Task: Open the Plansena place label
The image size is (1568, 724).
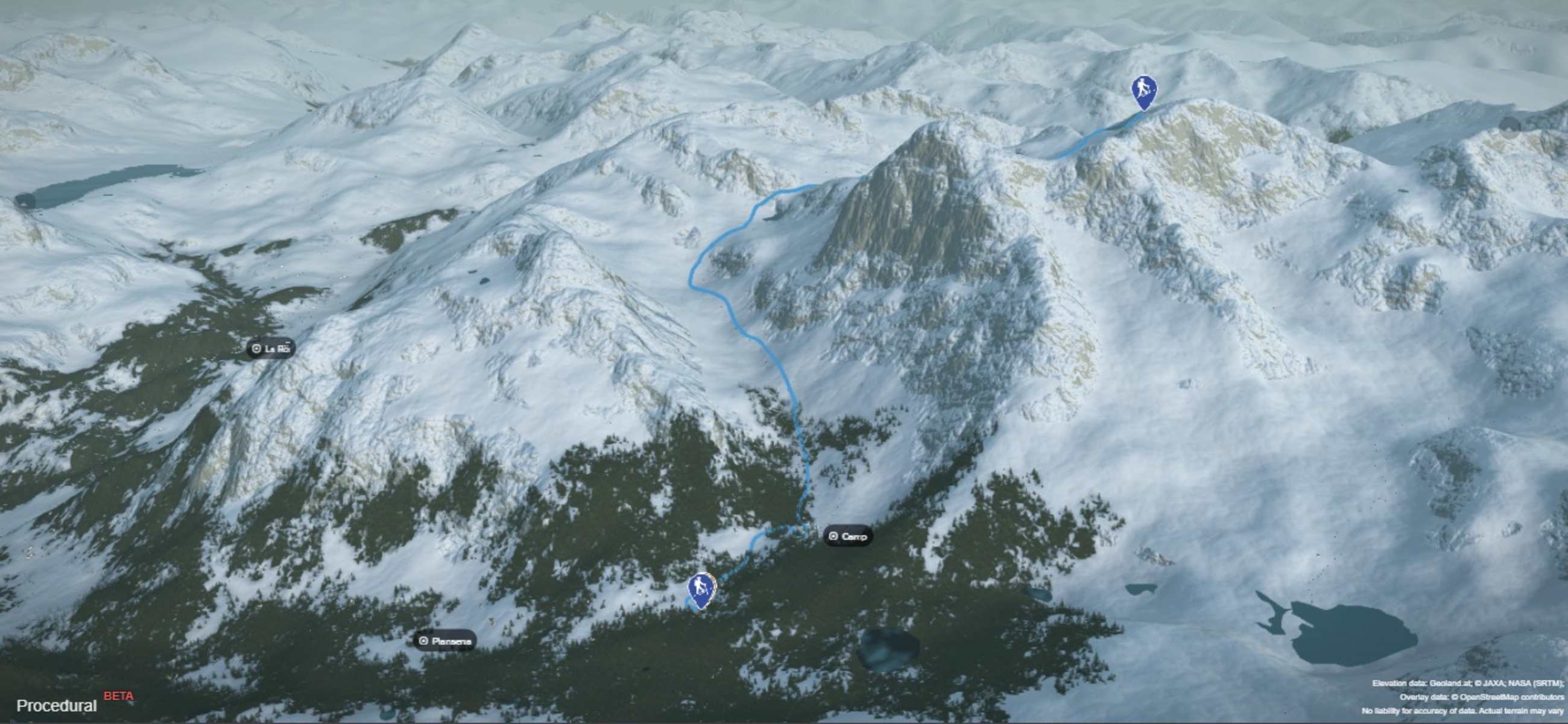Action: tap(445, 641)
